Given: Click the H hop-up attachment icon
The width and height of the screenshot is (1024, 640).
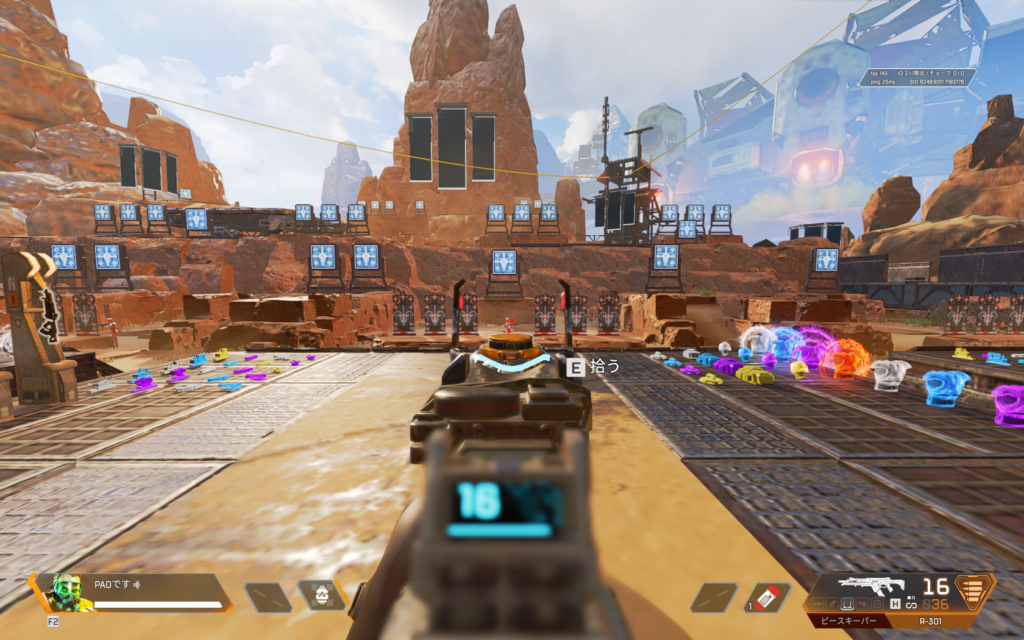Looking at the screenshot, I should (894, 605).
